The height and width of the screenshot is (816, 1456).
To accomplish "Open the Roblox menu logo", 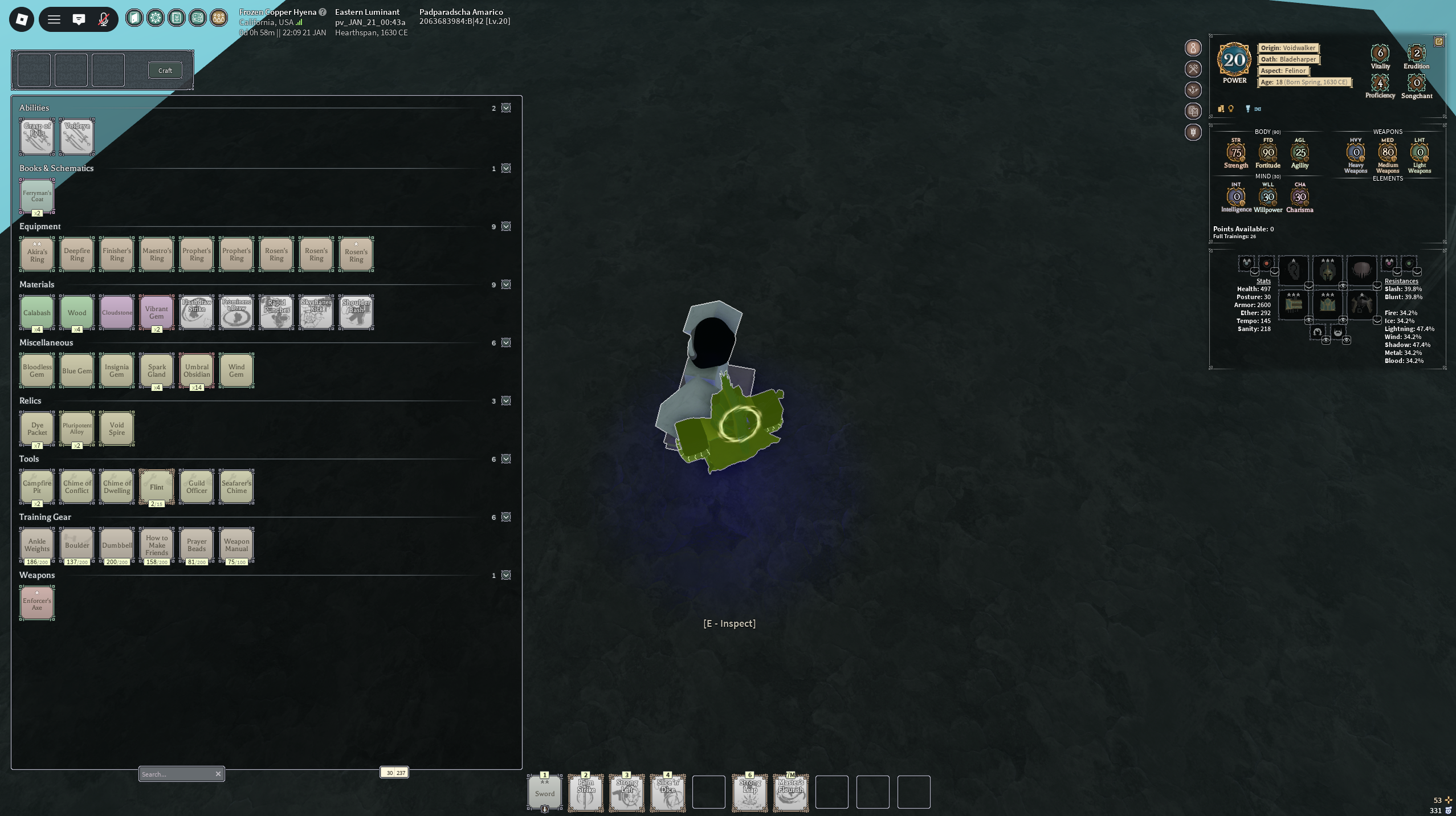I will tap(22, 19).
